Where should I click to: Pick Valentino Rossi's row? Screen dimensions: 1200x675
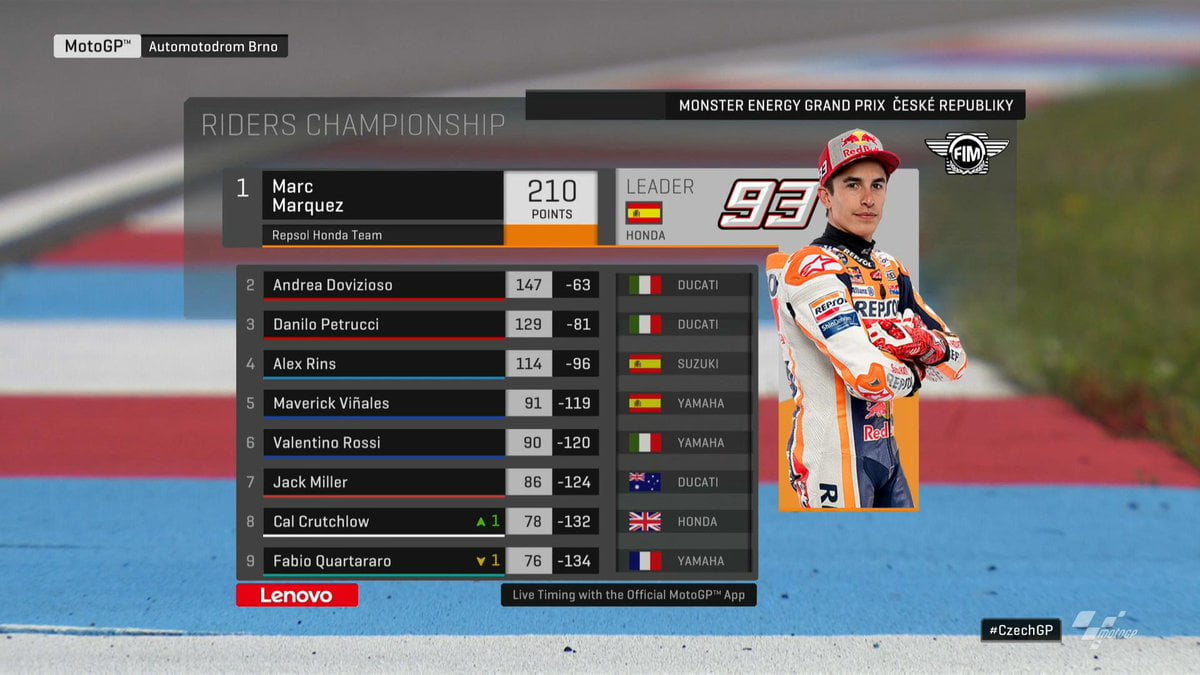pos(383,443)
